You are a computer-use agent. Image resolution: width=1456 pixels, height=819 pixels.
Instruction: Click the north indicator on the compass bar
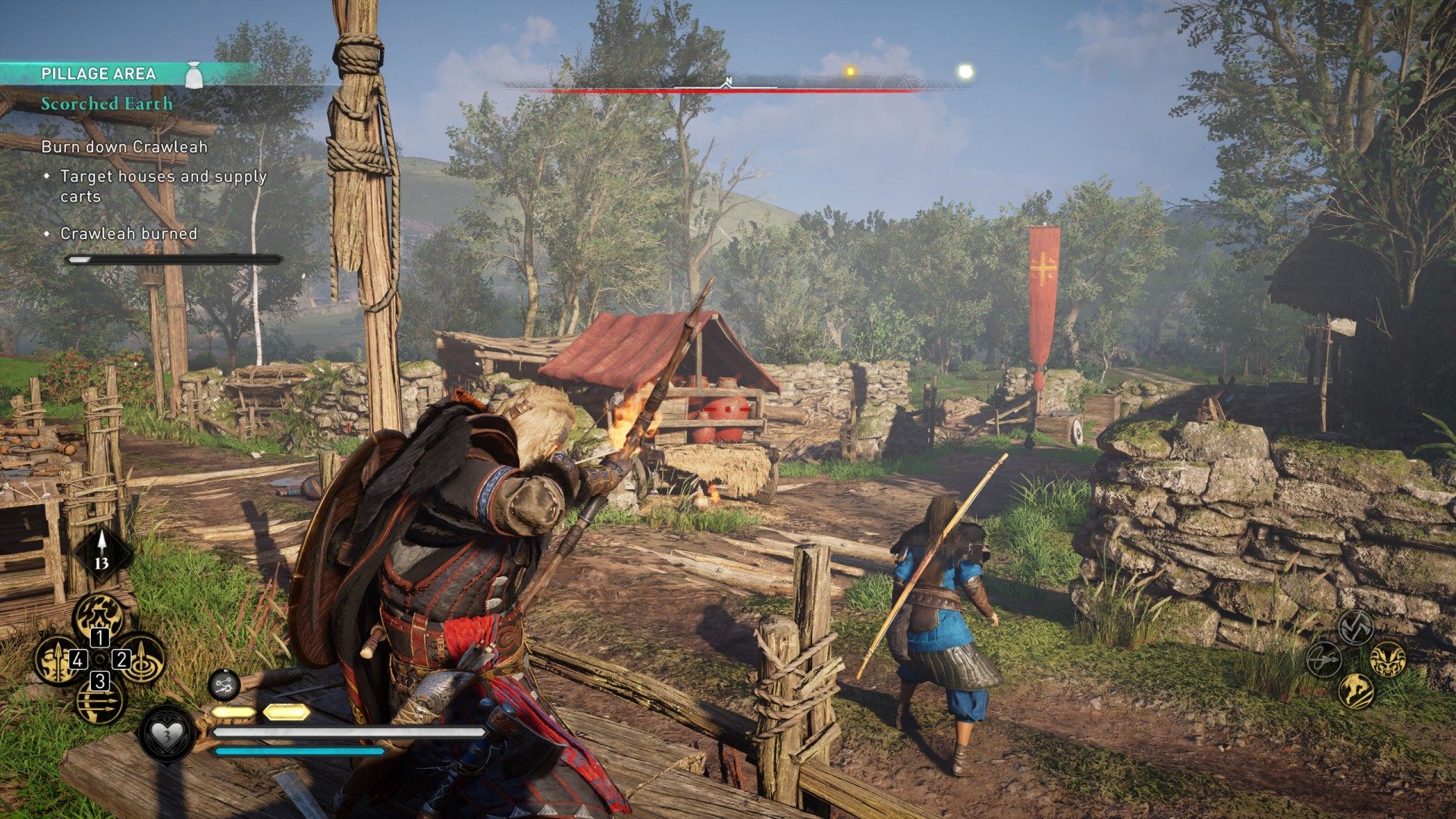tap(727, 81)
